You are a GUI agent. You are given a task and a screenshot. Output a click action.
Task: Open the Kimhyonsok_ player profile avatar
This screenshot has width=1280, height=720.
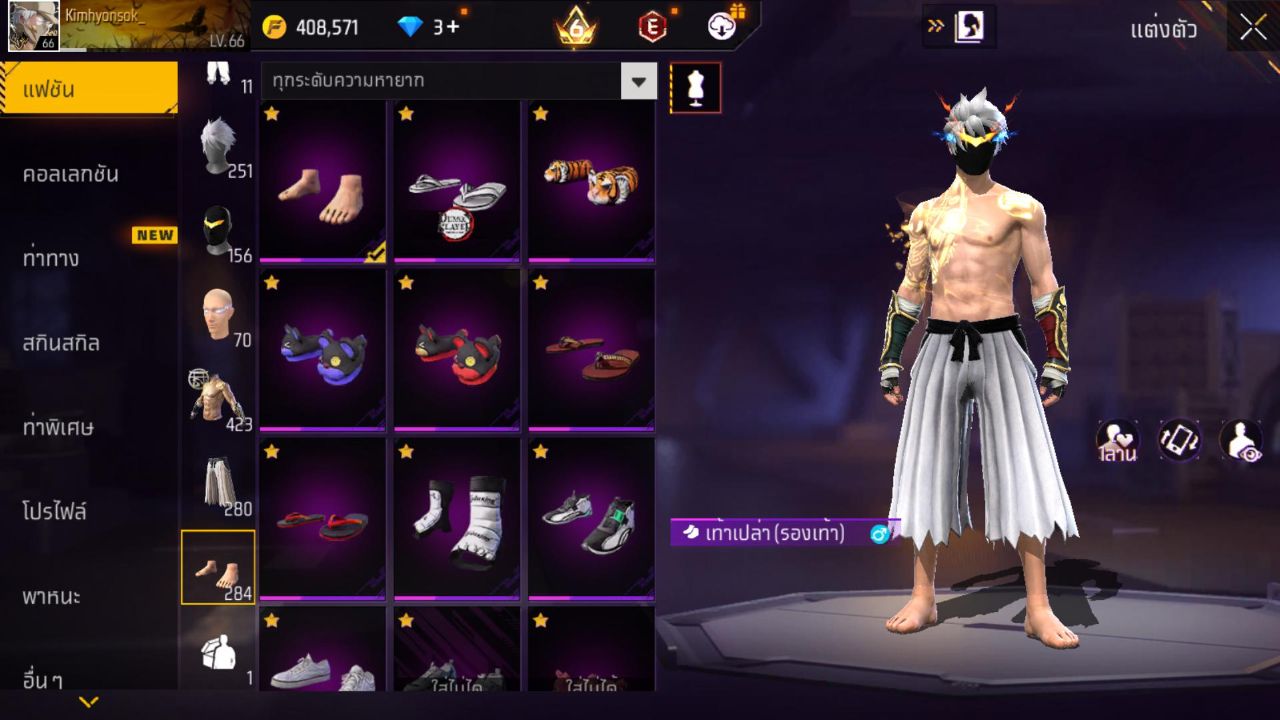point(33,26)
